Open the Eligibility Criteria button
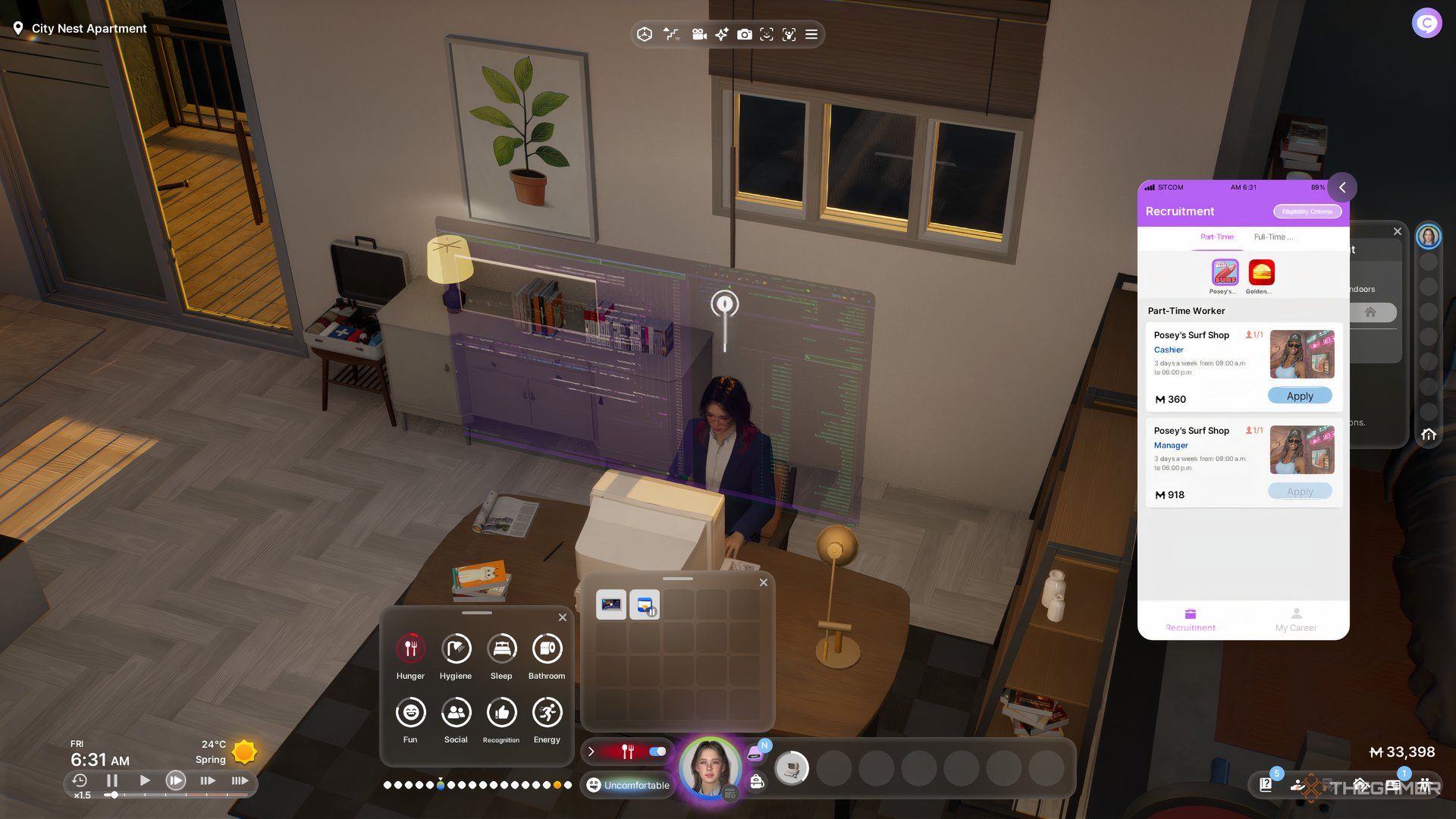 tap(1307, 212)
